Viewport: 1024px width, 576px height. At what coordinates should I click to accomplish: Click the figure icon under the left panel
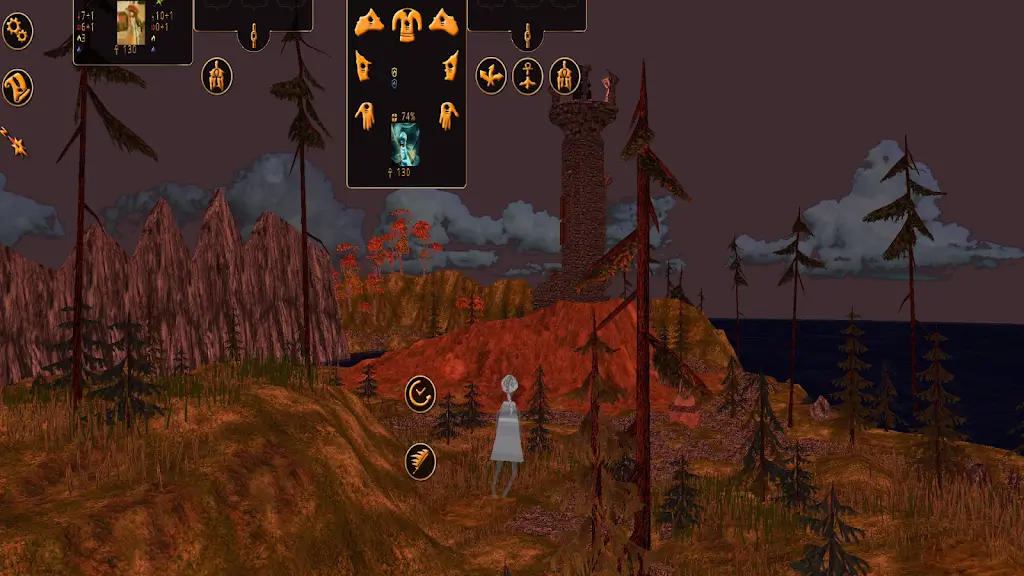[x=217, y=76]
